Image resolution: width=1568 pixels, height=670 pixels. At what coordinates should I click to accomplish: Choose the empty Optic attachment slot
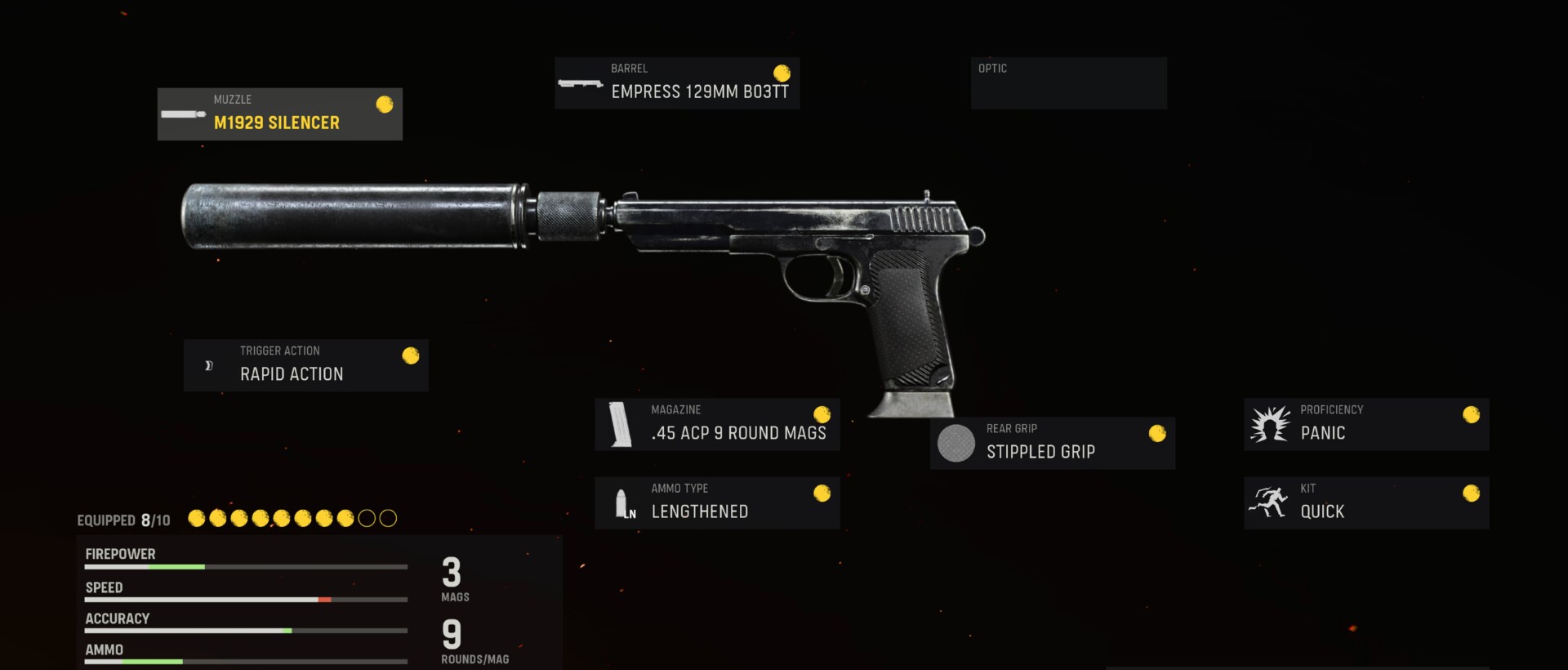click(1068, 83)
